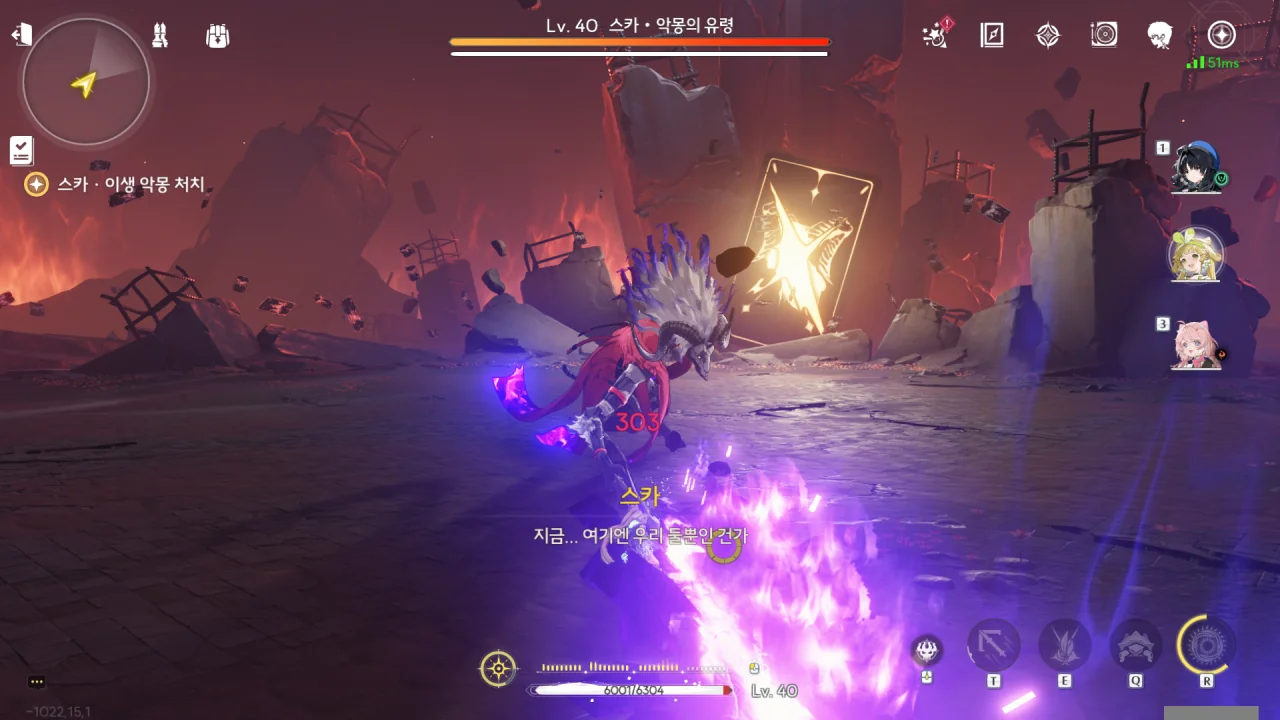Viewport: 1280px width, 720px height.
Task: Open the character head menu icon
Action: pos(1160,36)
